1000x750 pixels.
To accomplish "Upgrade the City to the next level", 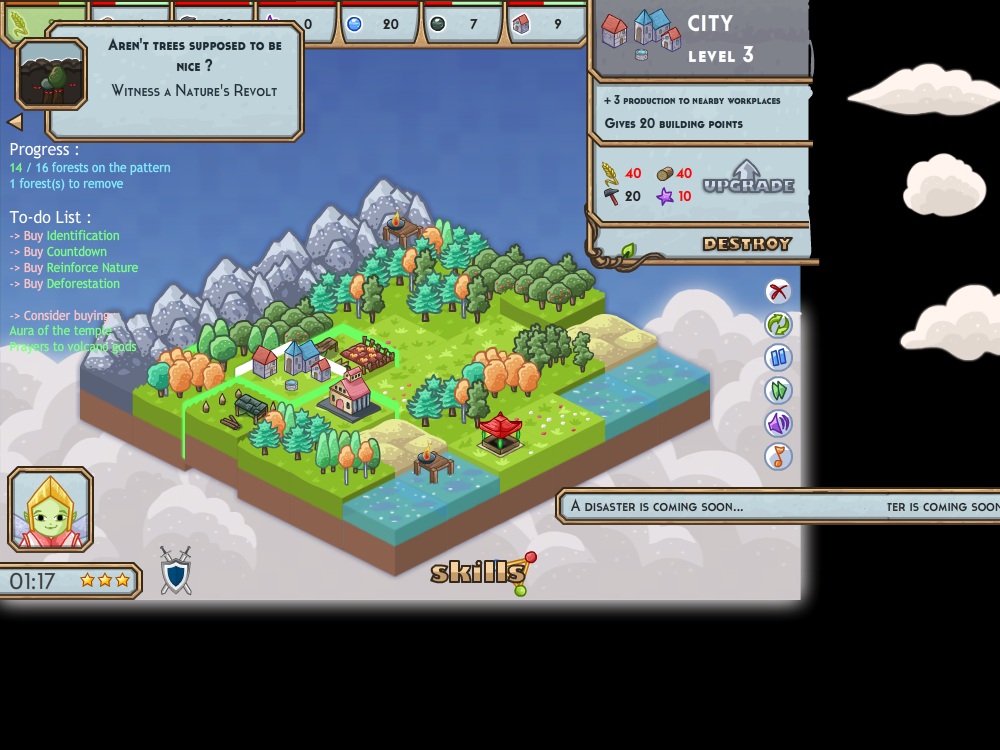I will [x=748, y=179].
